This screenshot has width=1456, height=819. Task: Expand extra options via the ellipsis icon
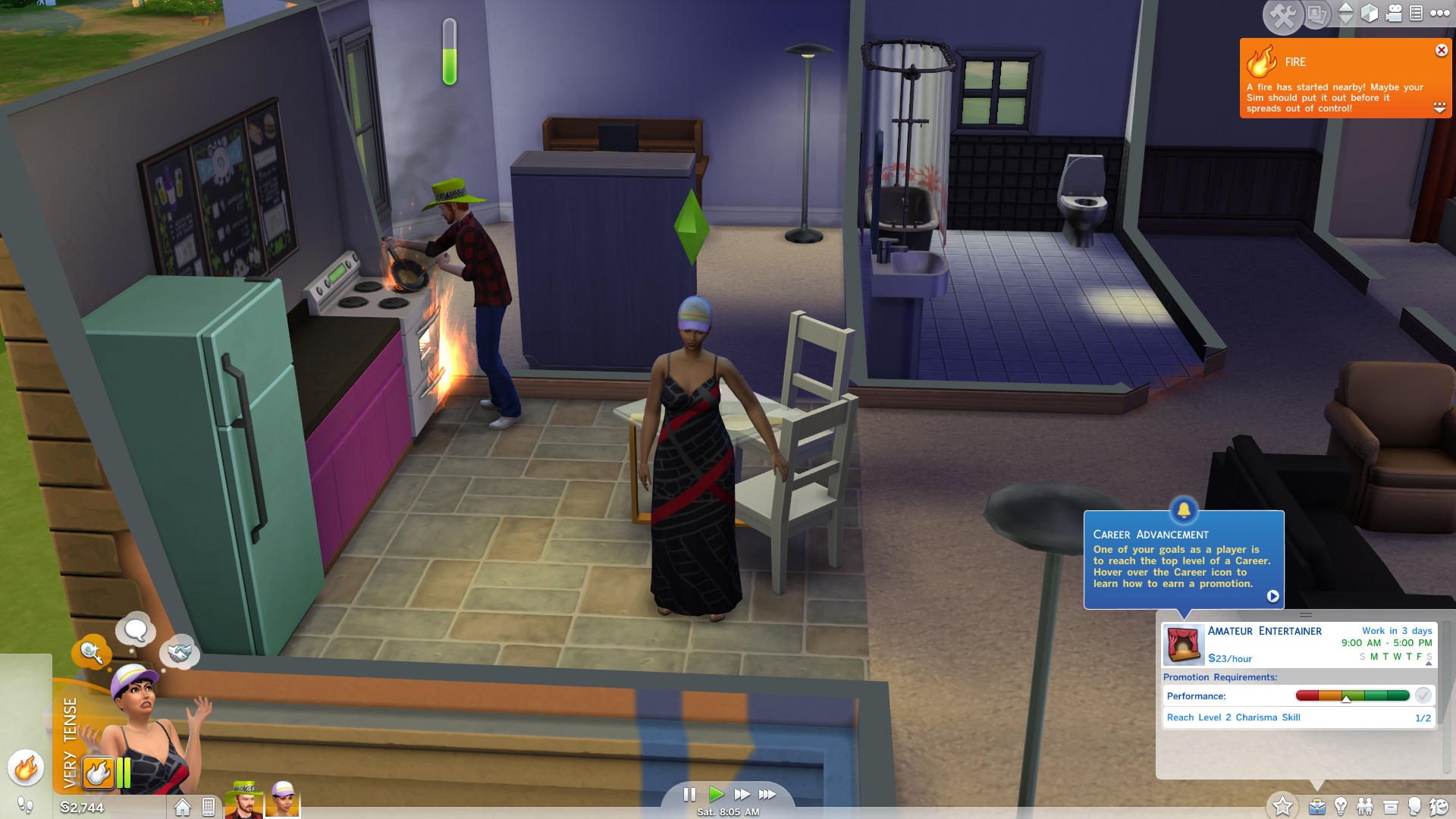1439,14
